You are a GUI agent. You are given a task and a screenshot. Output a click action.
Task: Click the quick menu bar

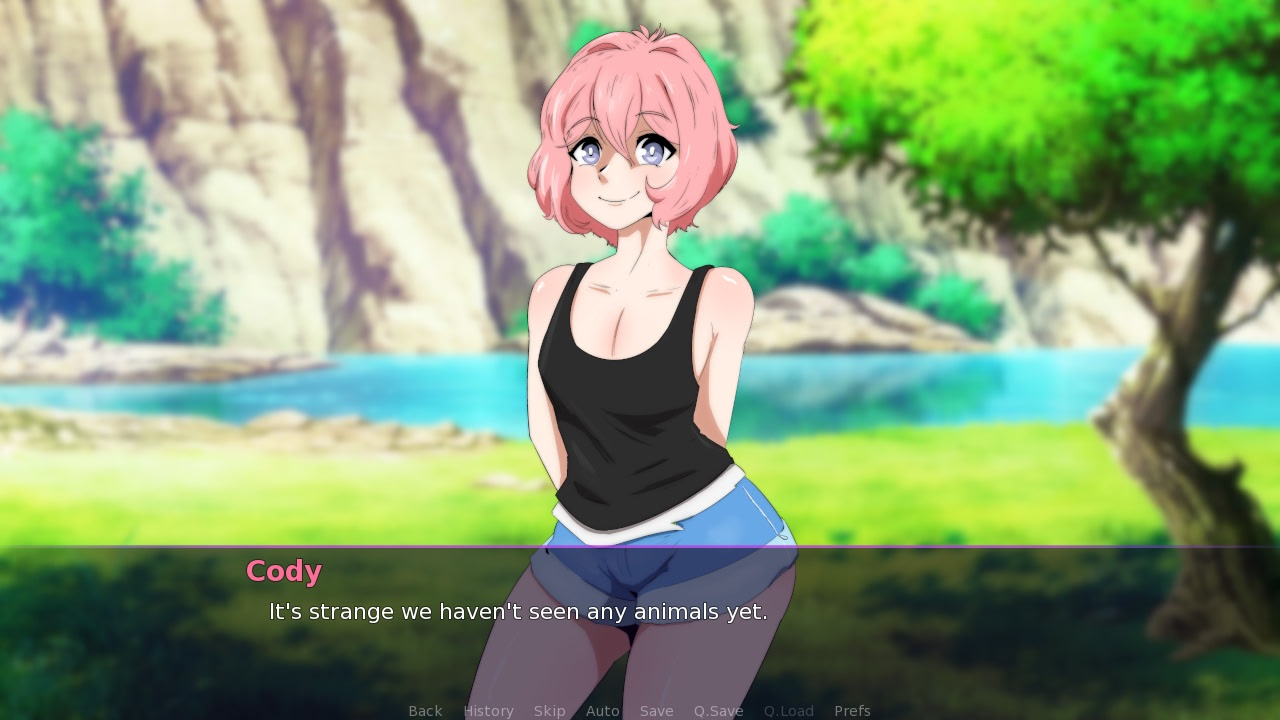point(640,710)
